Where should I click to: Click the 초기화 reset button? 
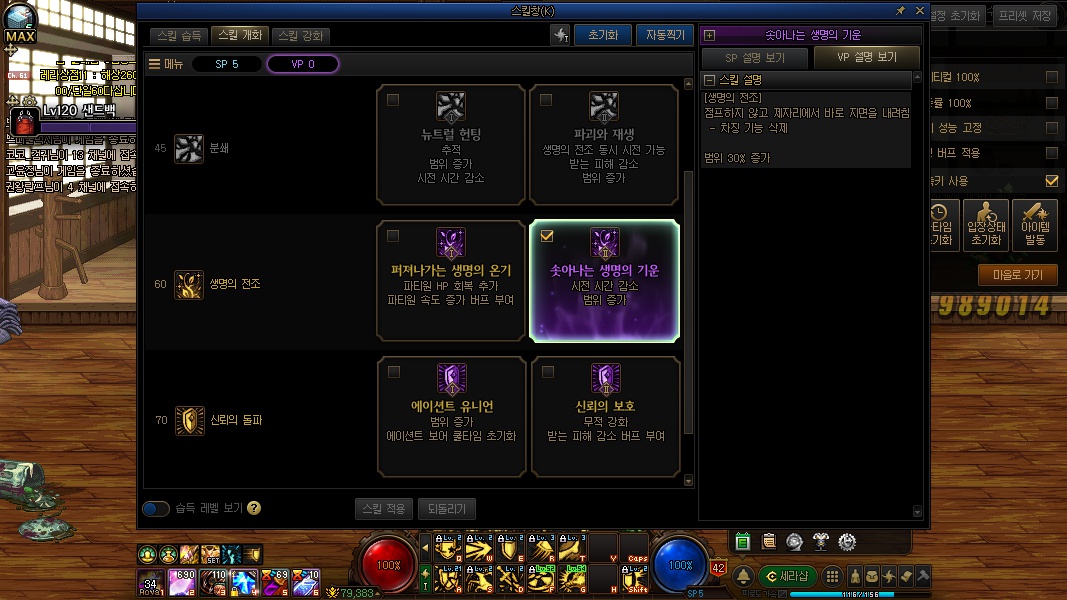(x=603, y=35)
